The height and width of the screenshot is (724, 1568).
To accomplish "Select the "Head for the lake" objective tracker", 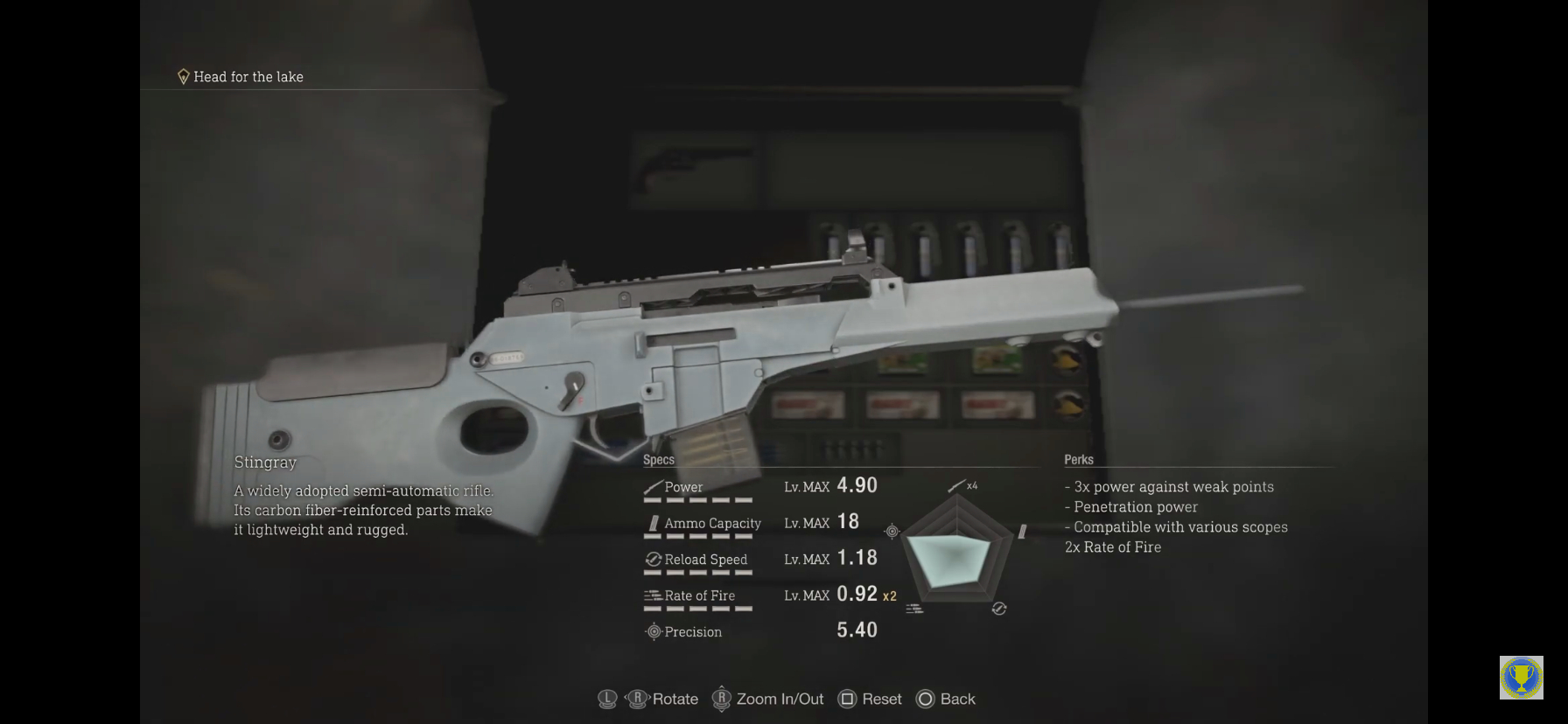I will click(x=241, y=77).
